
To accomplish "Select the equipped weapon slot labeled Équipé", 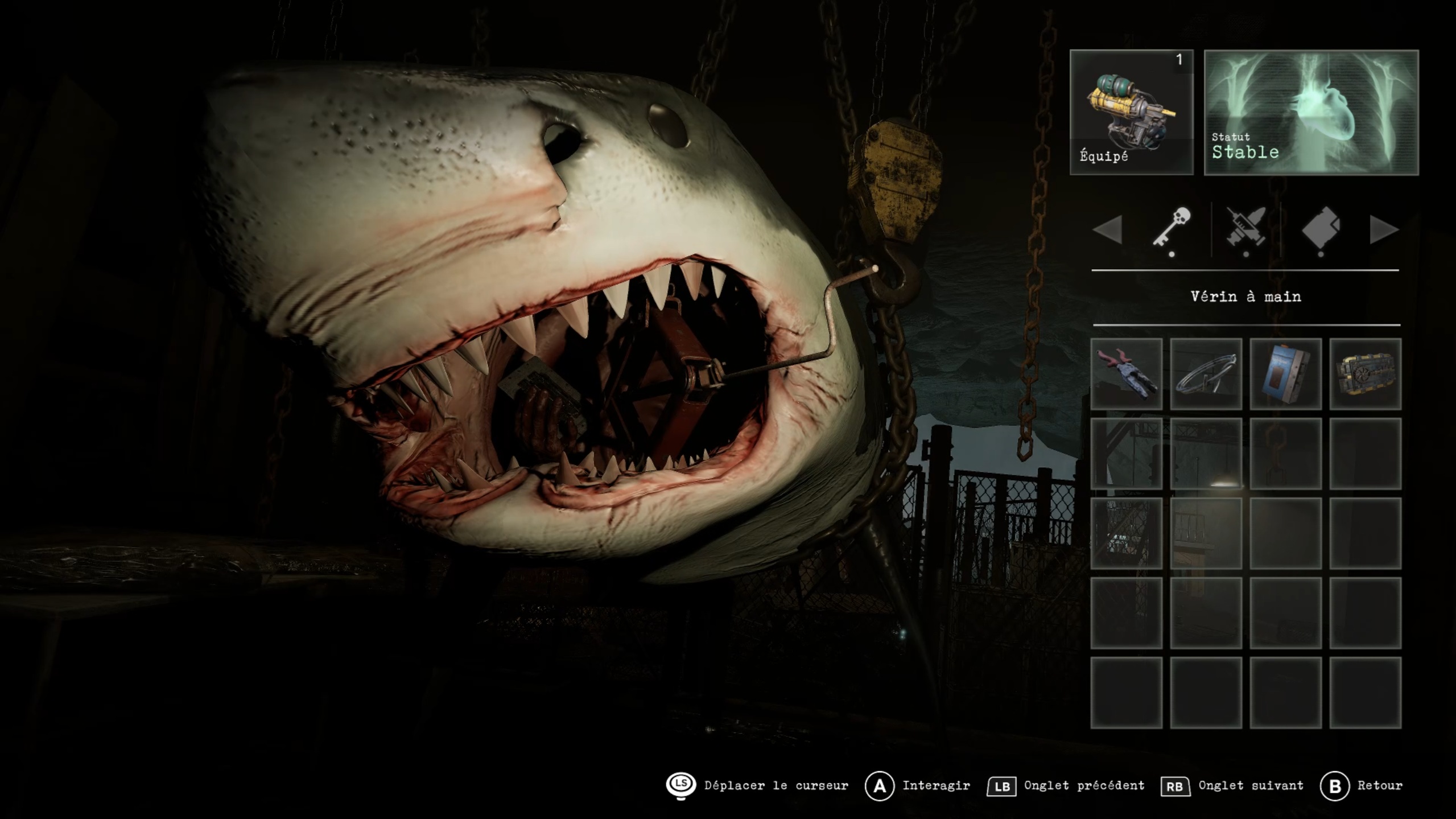I will (1131, 112).
